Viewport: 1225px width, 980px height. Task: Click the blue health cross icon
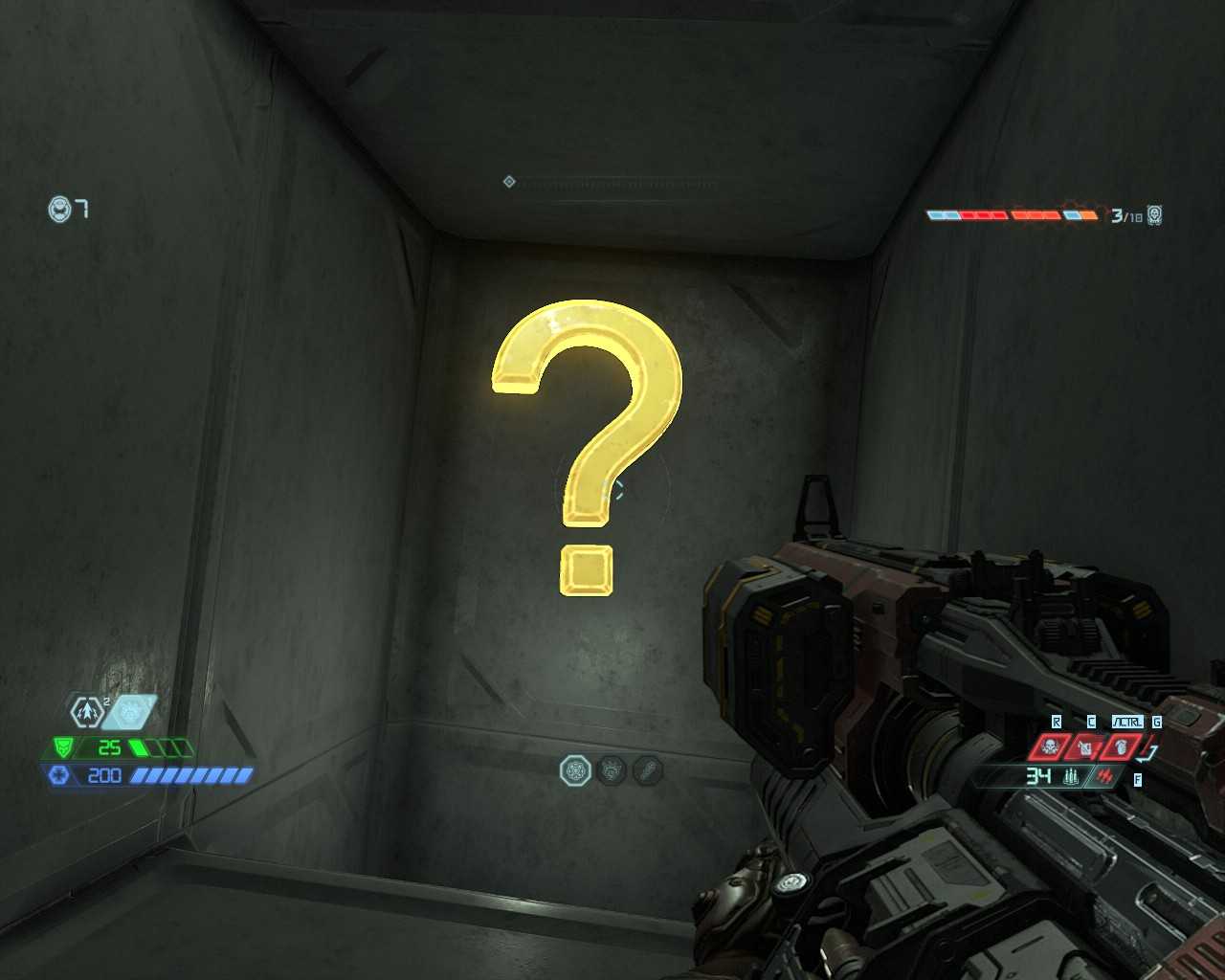click(x=59, y=774)
